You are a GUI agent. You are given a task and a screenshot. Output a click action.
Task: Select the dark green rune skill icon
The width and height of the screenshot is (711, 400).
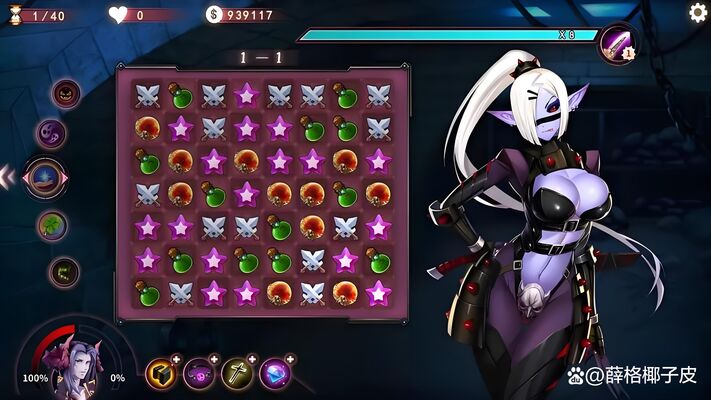pos(66,270)
